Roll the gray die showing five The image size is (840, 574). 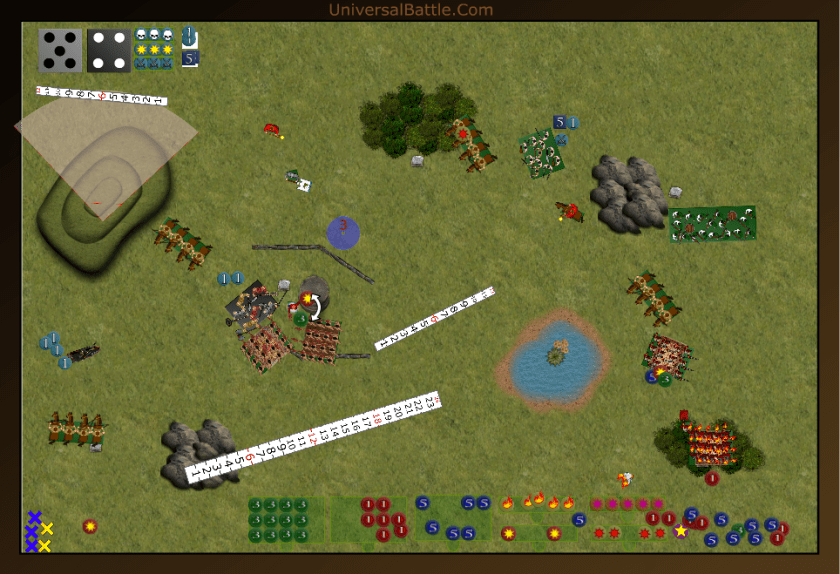(x=60, y=50)
